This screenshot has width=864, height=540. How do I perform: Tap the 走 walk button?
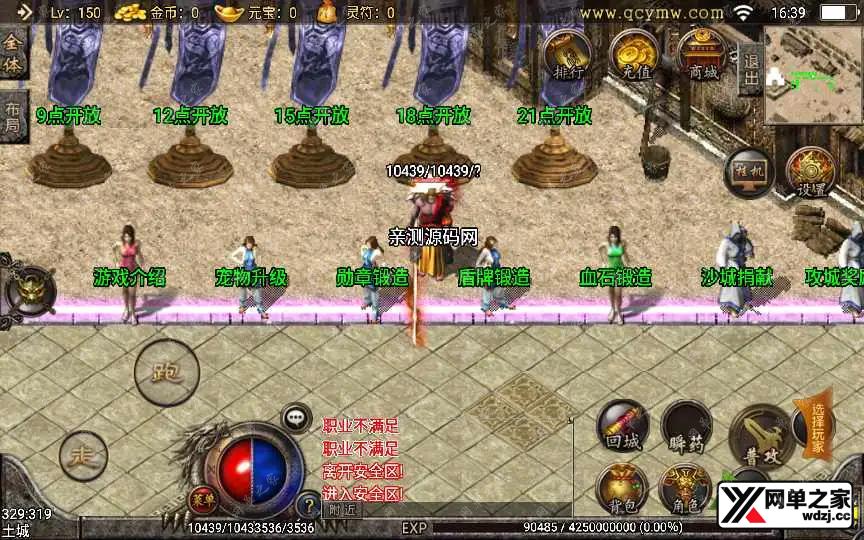tap(82, 457)
